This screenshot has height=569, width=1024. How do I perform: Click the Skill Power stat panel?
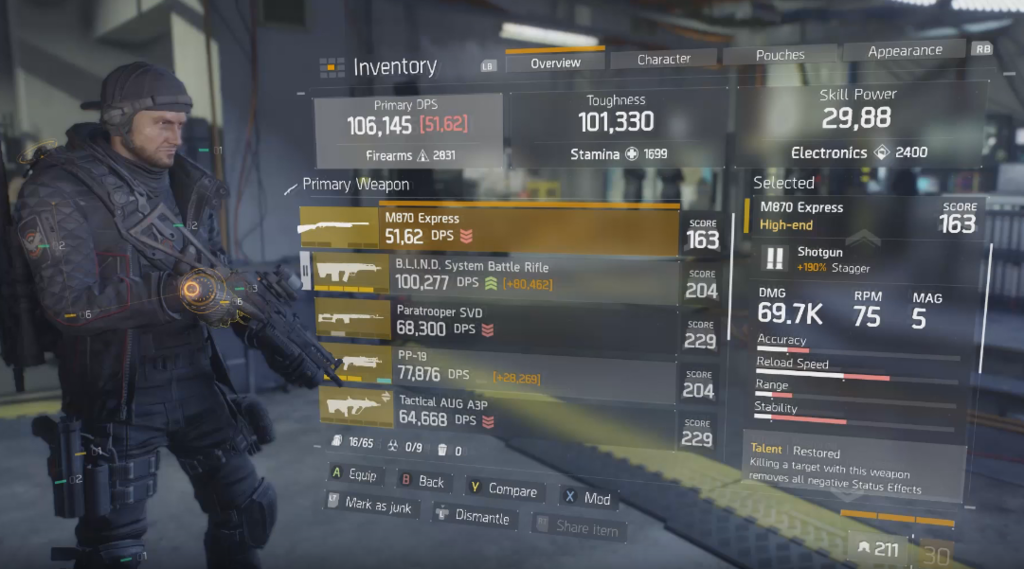(858, 123)
